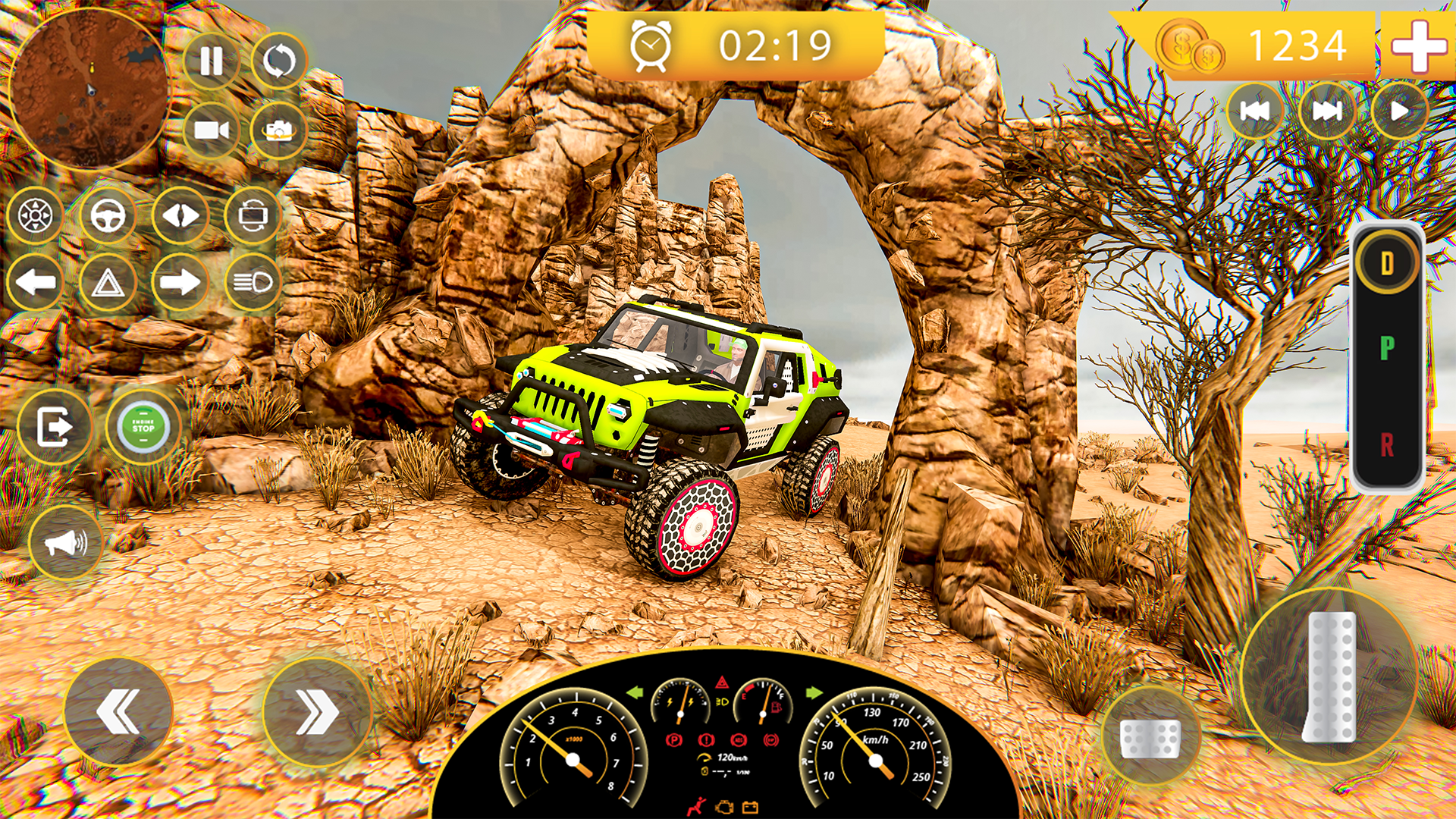The image size is (1456, 819).
Task: Skip to the next vehicle camera
Action: [x=1322, y=111]
